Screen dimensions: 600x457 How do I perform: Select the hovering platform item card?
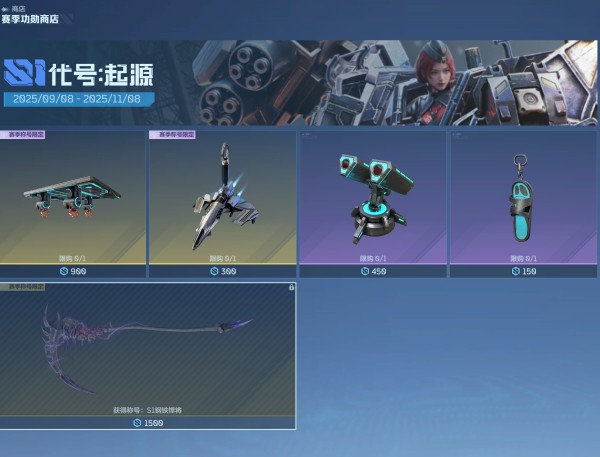pyautogui.click(x=72, y=195)
